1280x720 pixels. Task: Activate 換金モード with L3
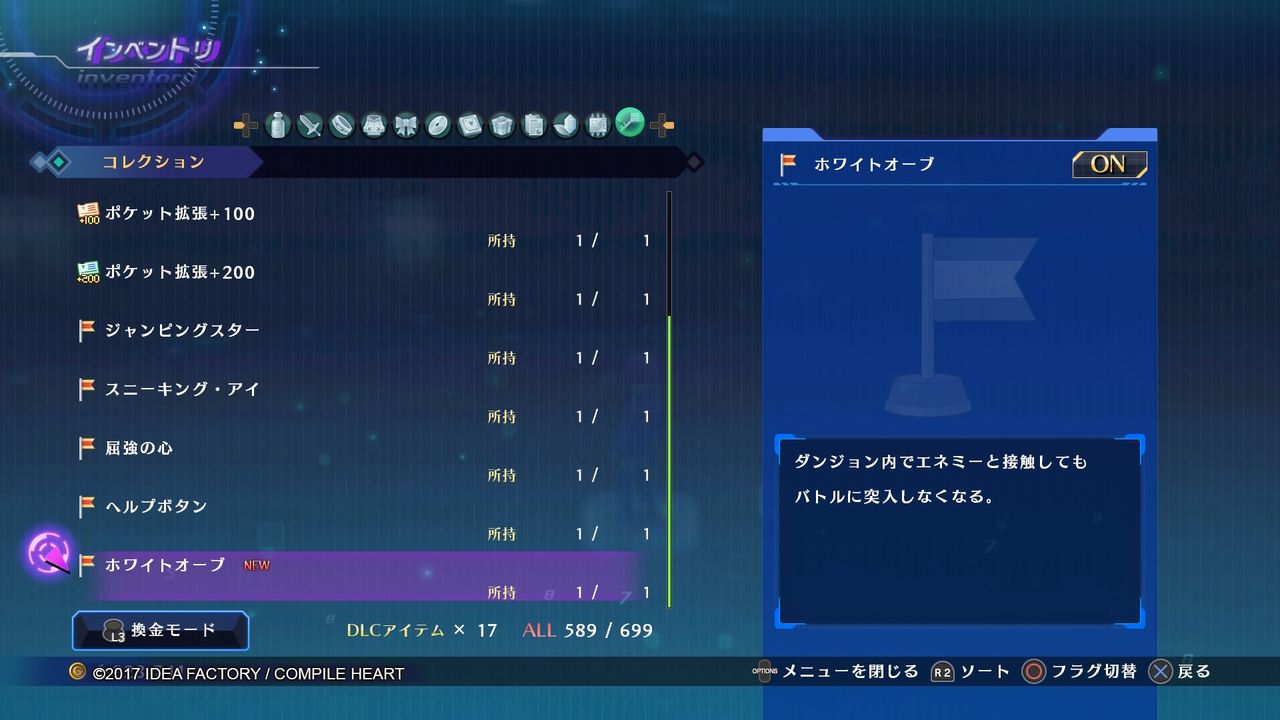point(160,631)
